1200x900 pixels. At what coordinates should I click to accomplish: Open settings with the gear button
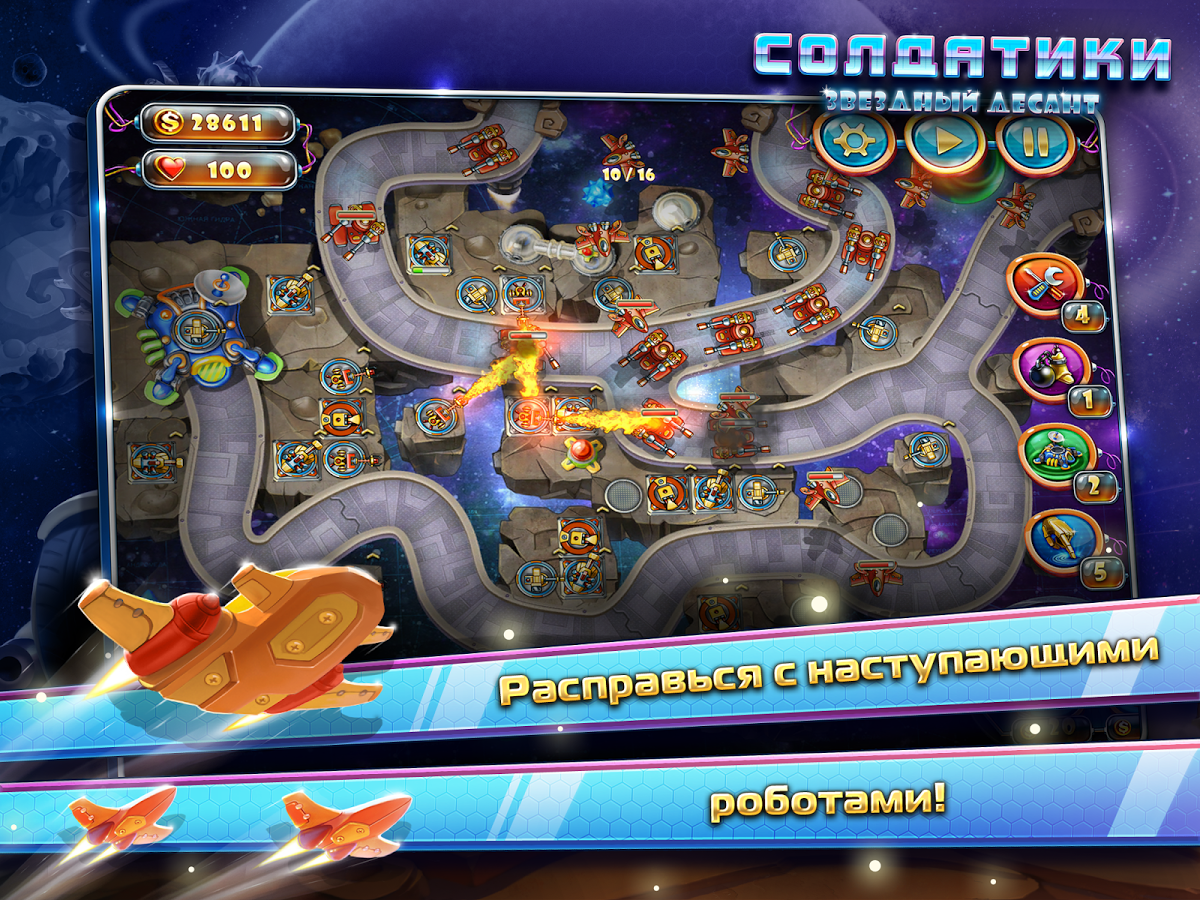point(853,142)
